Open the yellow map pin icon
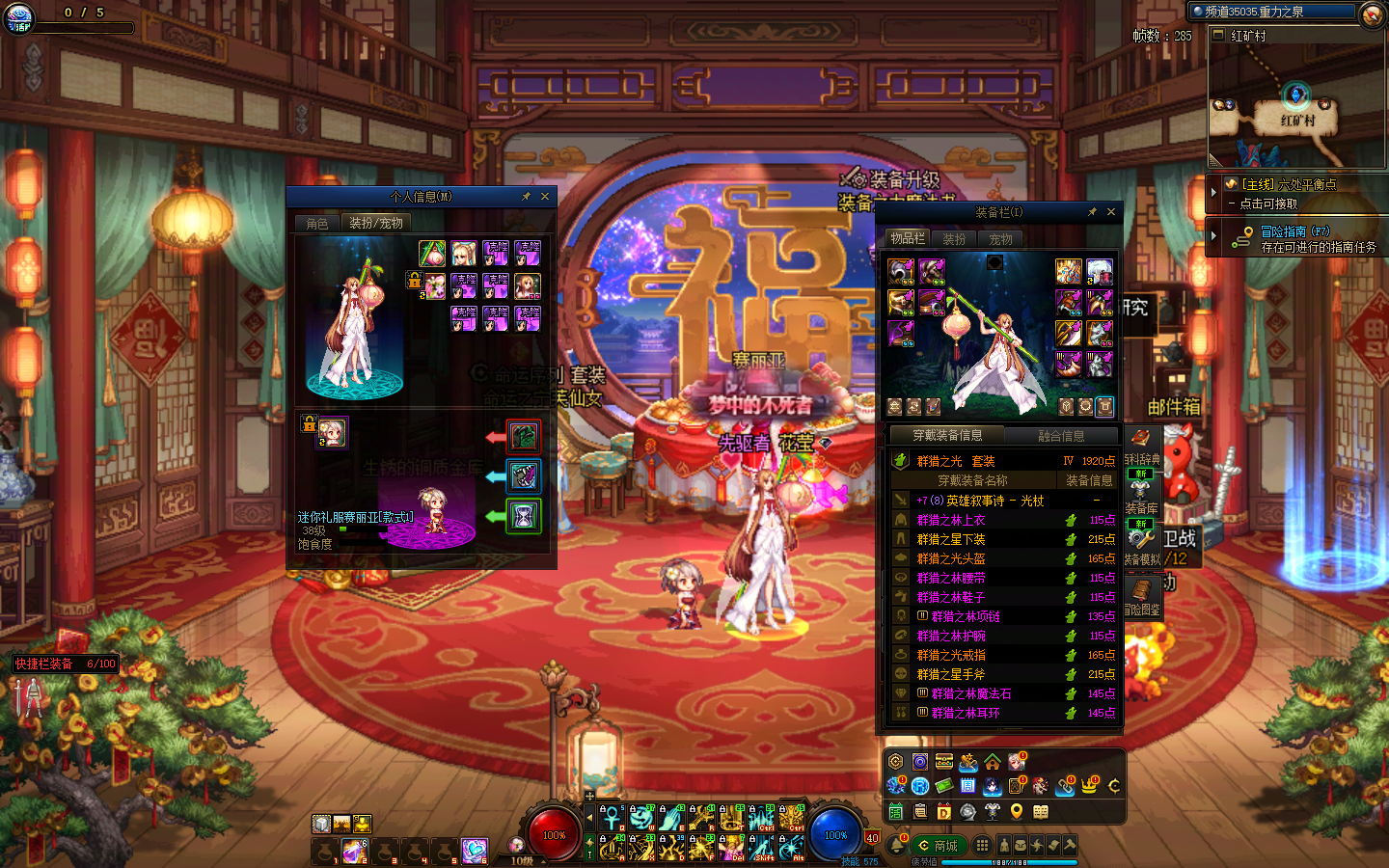The image size is (1389, 868). [x=1016, y=811]
